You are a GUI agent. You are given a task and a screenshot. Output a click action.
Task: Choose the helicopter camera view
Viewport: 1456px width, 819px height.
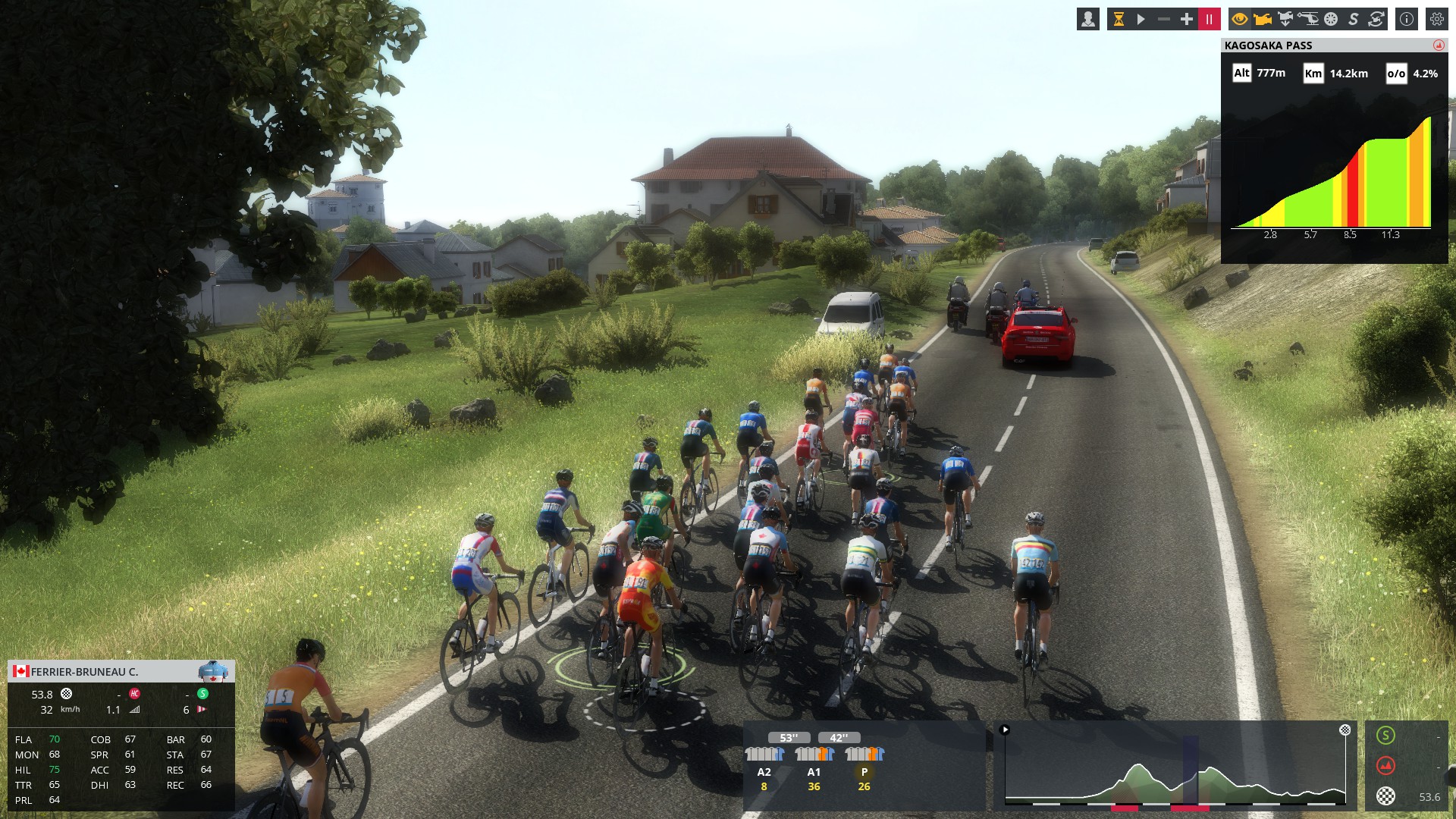click(x=1308, y=20)
